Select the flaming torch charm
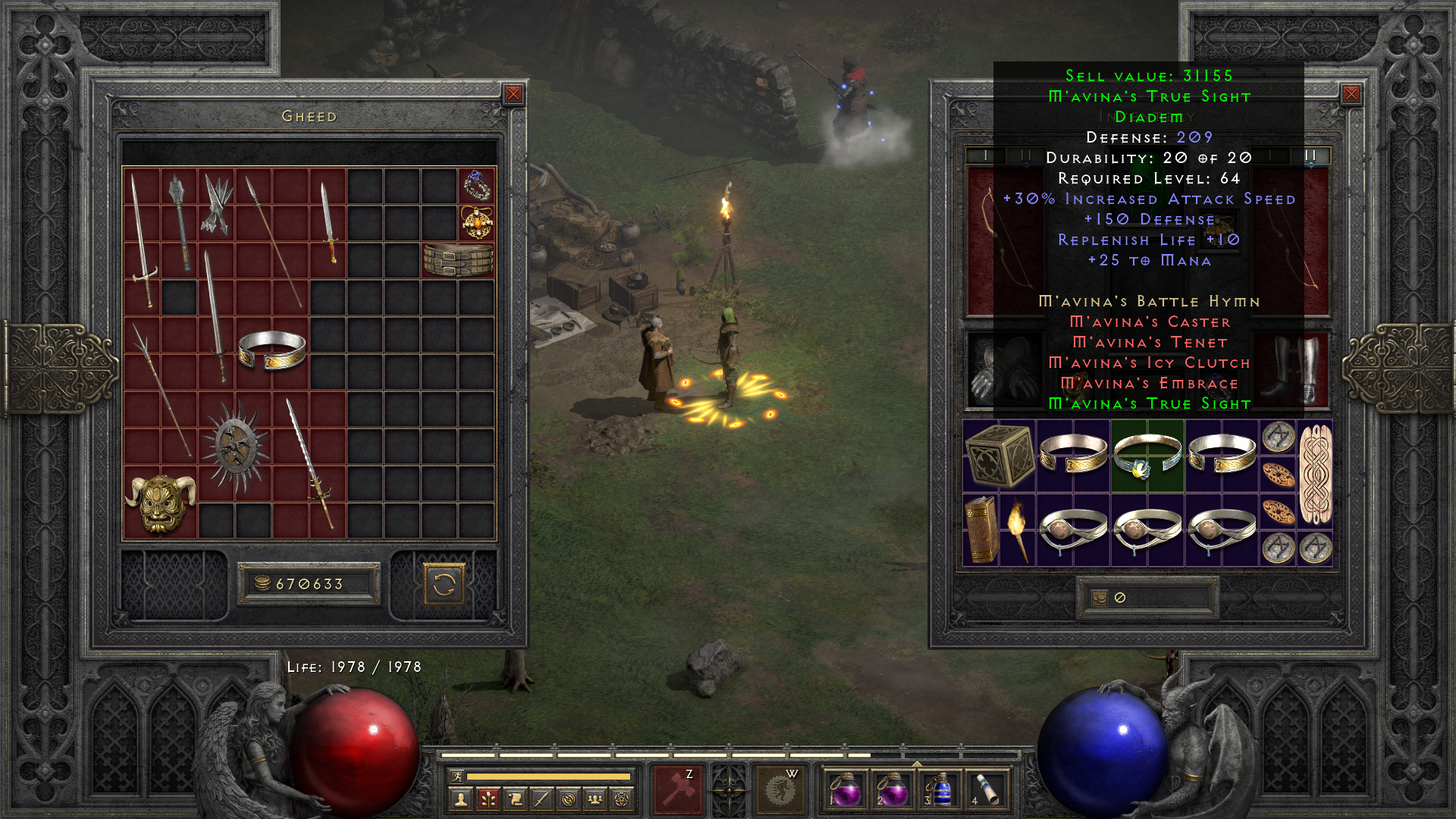The width and height of the screenshot is (1456, 819). point(1017,530)
